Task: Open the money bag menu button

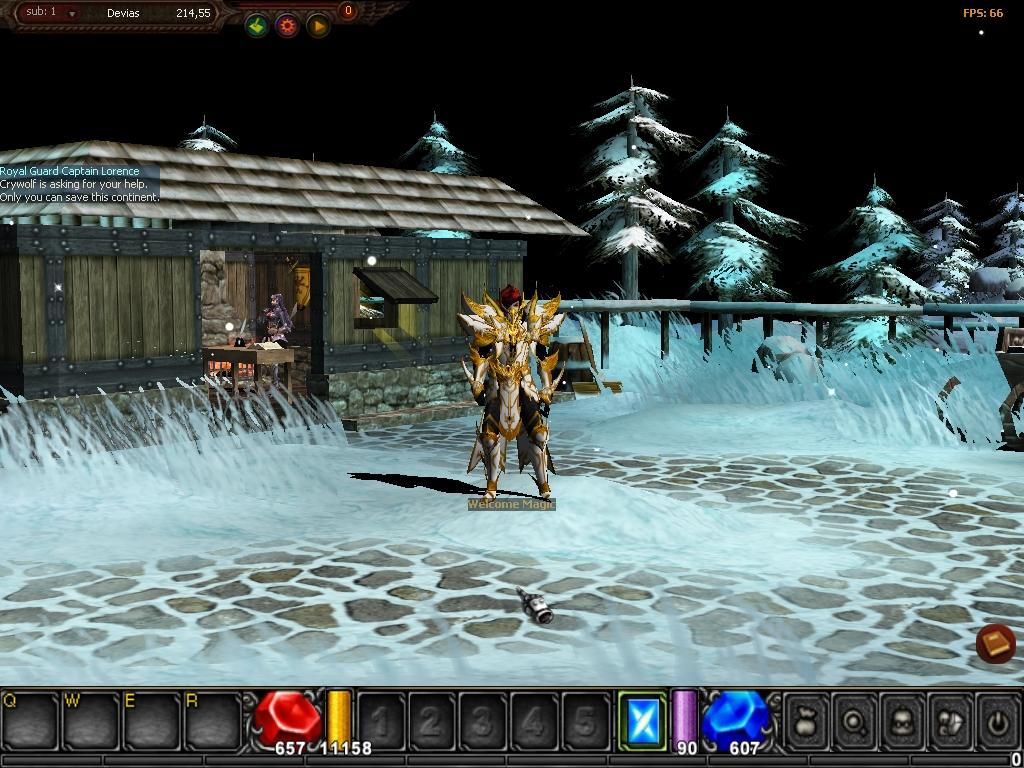Action: (808, 720)
